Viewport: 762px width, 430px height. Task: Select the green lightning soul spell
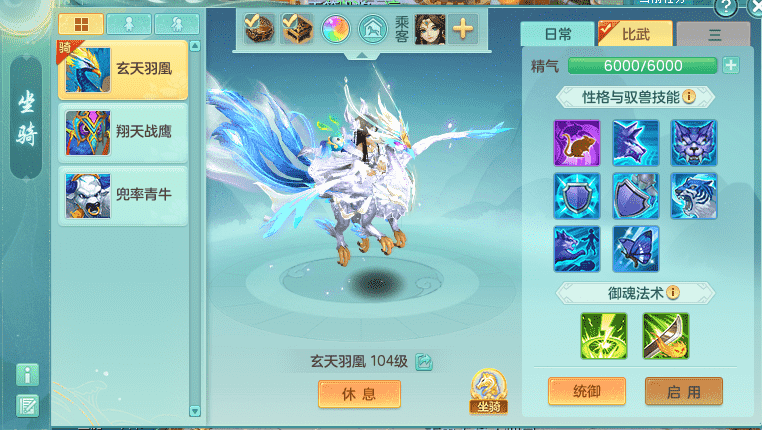coord(604,336)
